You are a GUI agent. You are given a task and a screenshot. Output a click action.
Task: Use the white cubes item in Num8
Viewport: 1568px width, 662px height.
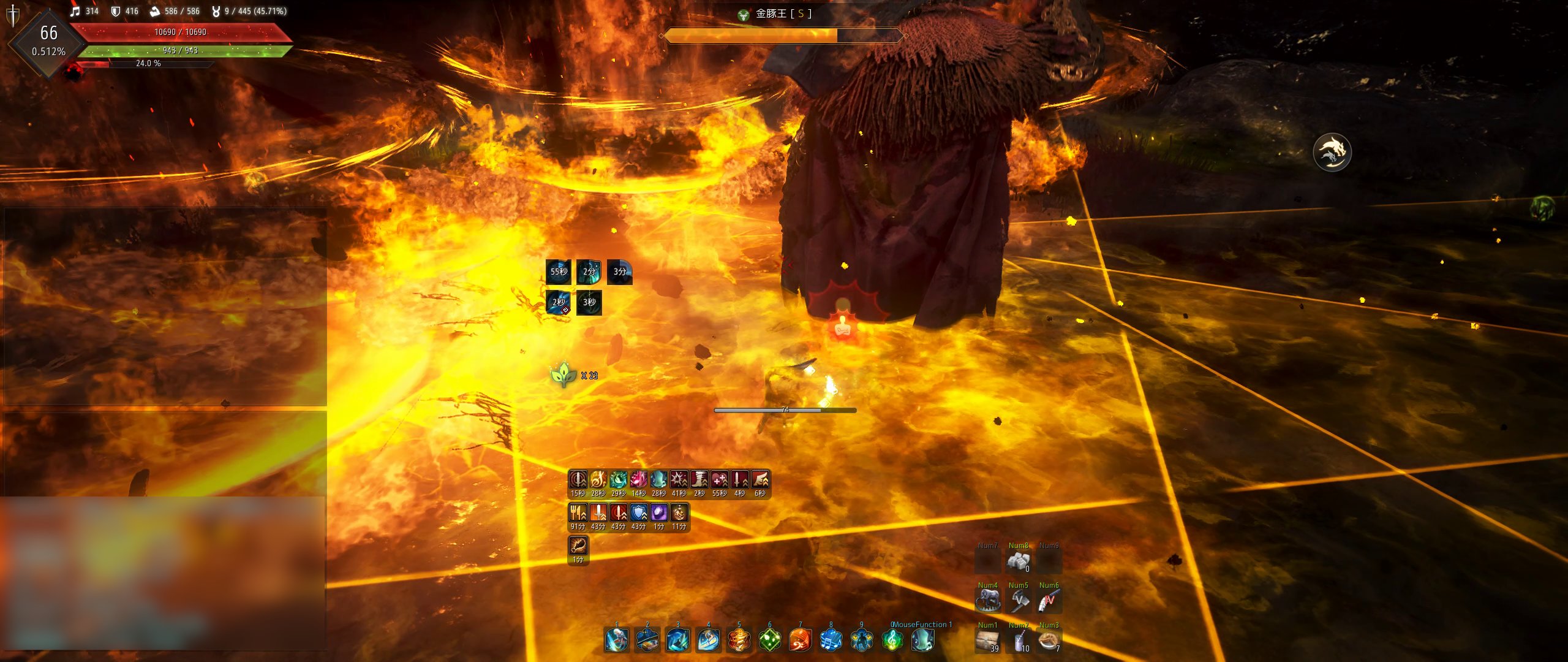1019,561
